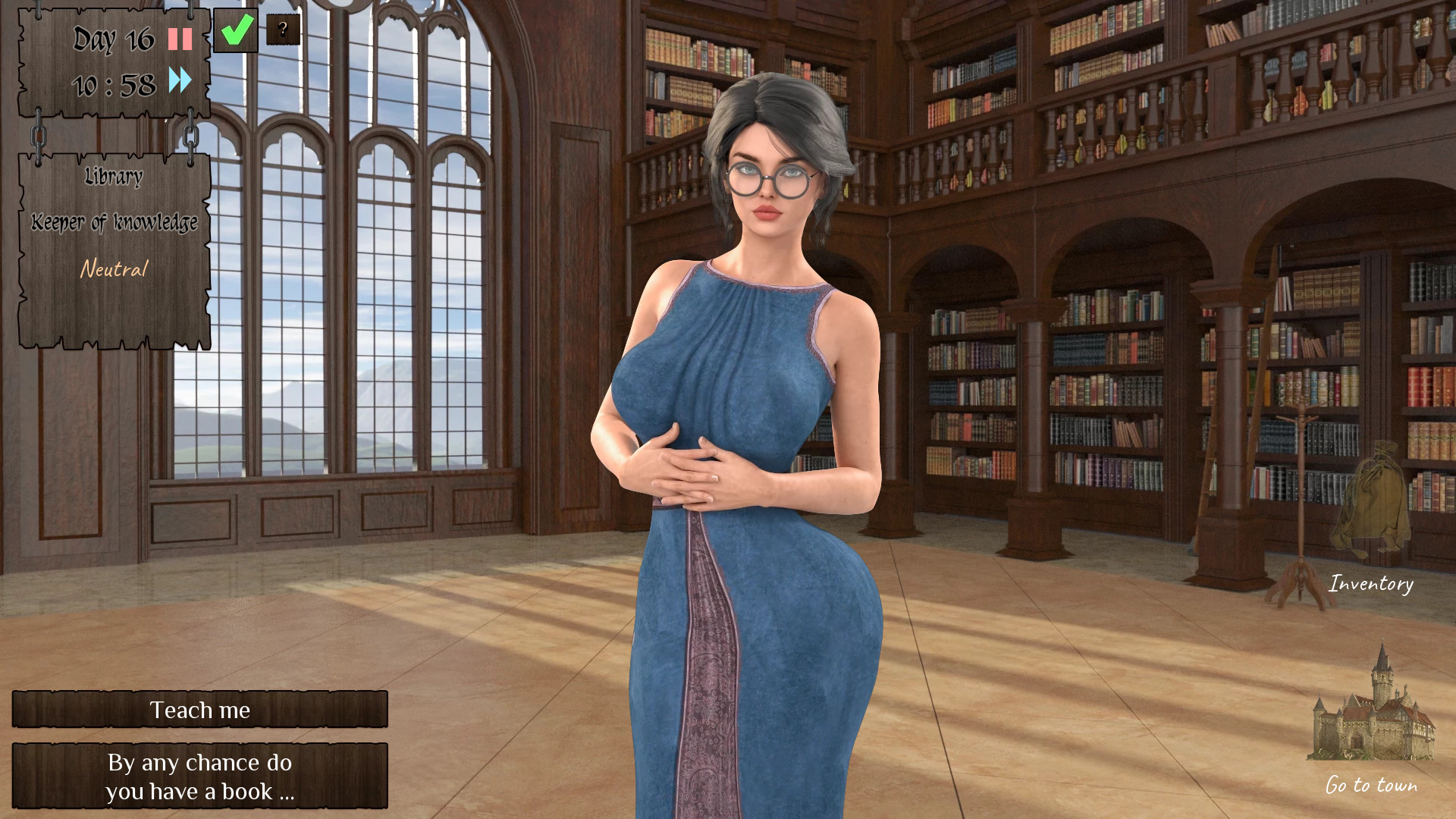Pause time with the pink pause icon
The image size is (1456, 819).
(180, 39)
